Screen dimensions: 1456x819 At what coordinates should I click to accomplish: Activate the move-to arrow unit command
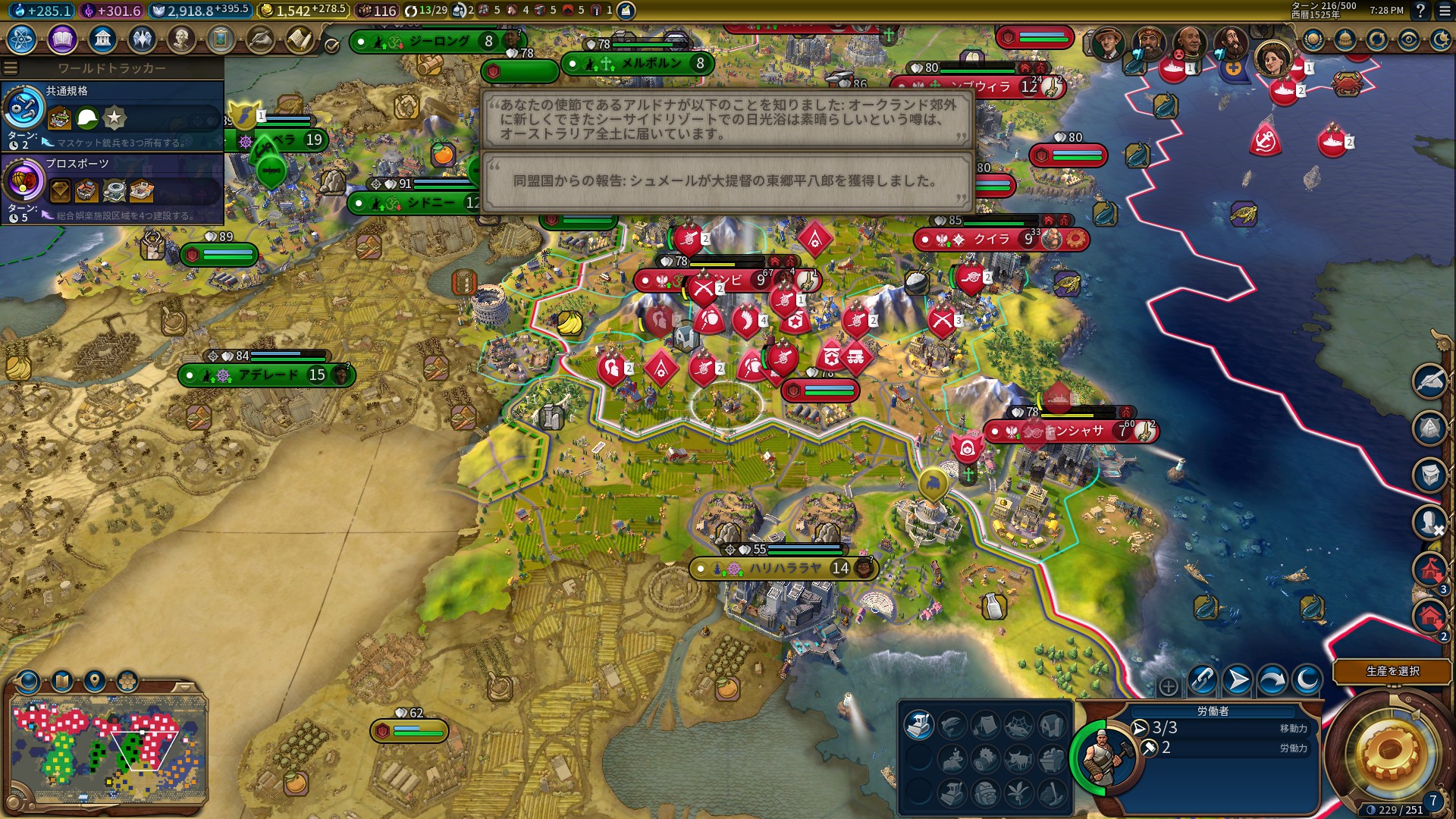1237,680
